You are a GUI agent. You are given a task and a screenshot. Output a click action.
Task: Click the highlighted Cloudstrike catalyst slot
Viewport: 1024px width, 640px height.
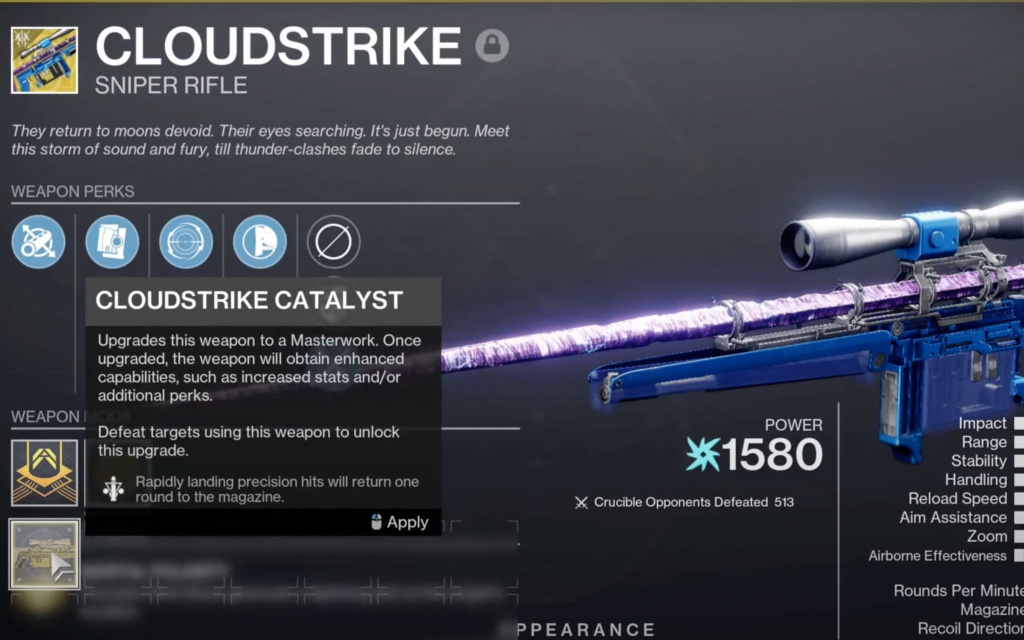tap(44, 554)
